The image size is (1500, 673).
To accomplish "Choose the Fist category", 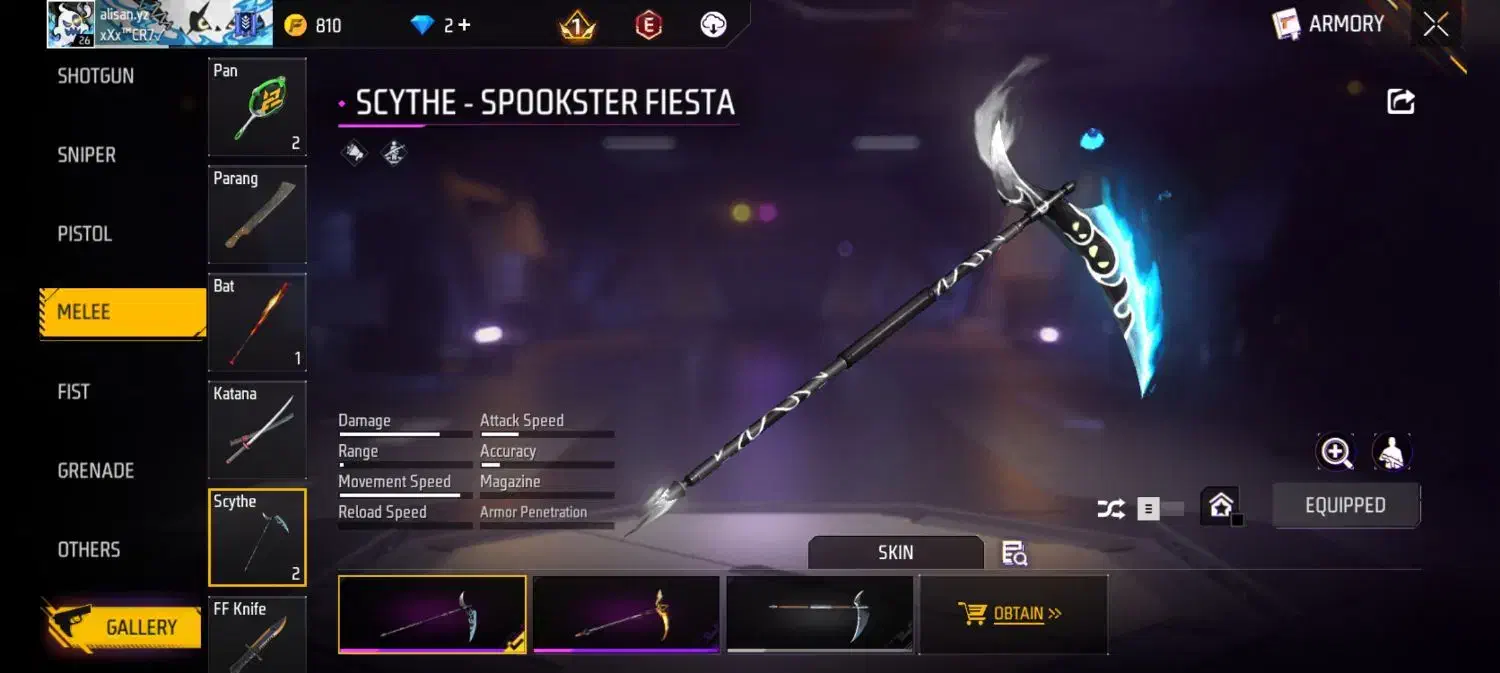I will pos(74,392).
